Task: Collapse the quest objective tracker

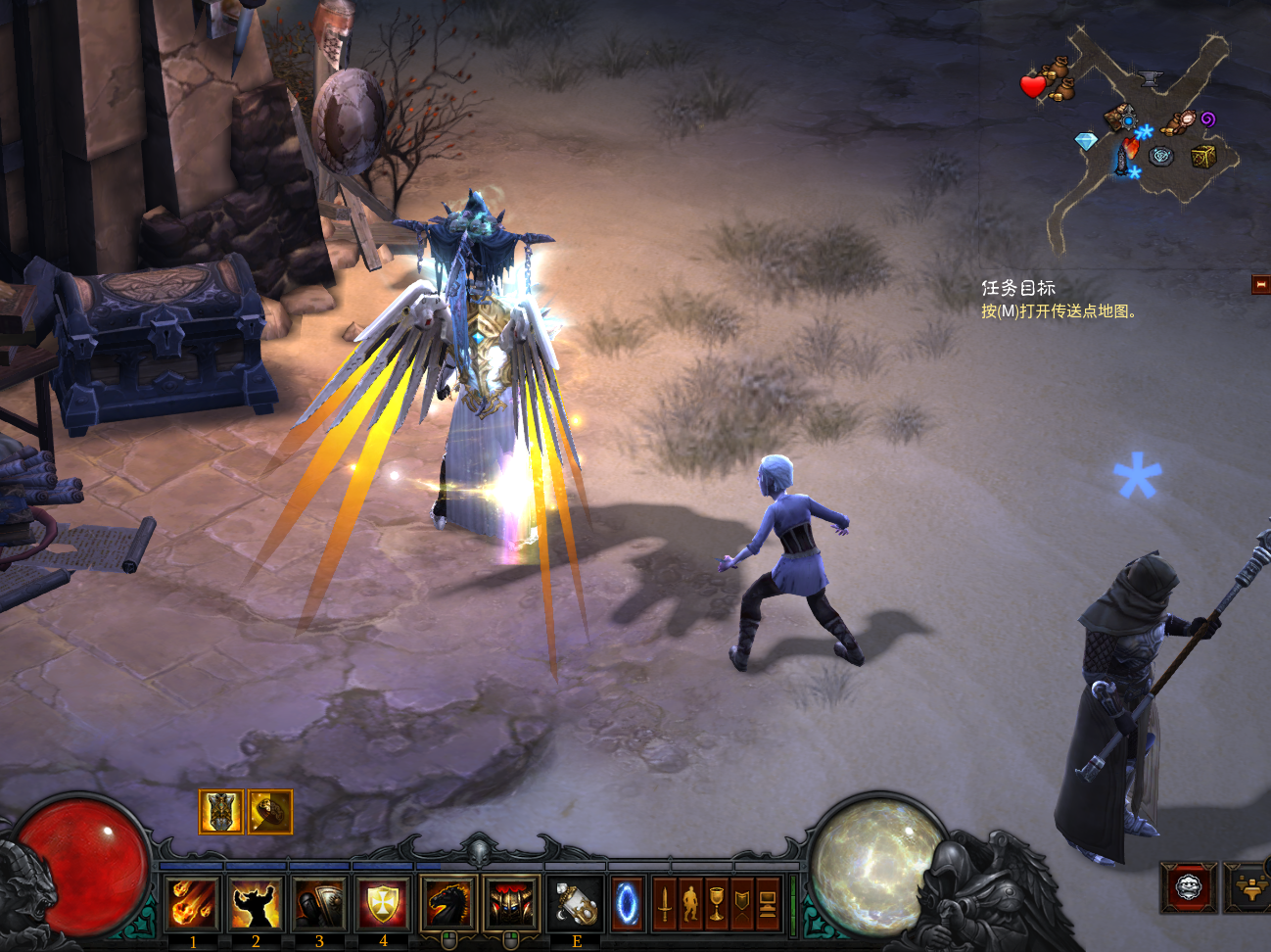Action: pyautogui.click(x=1260, y=284)
